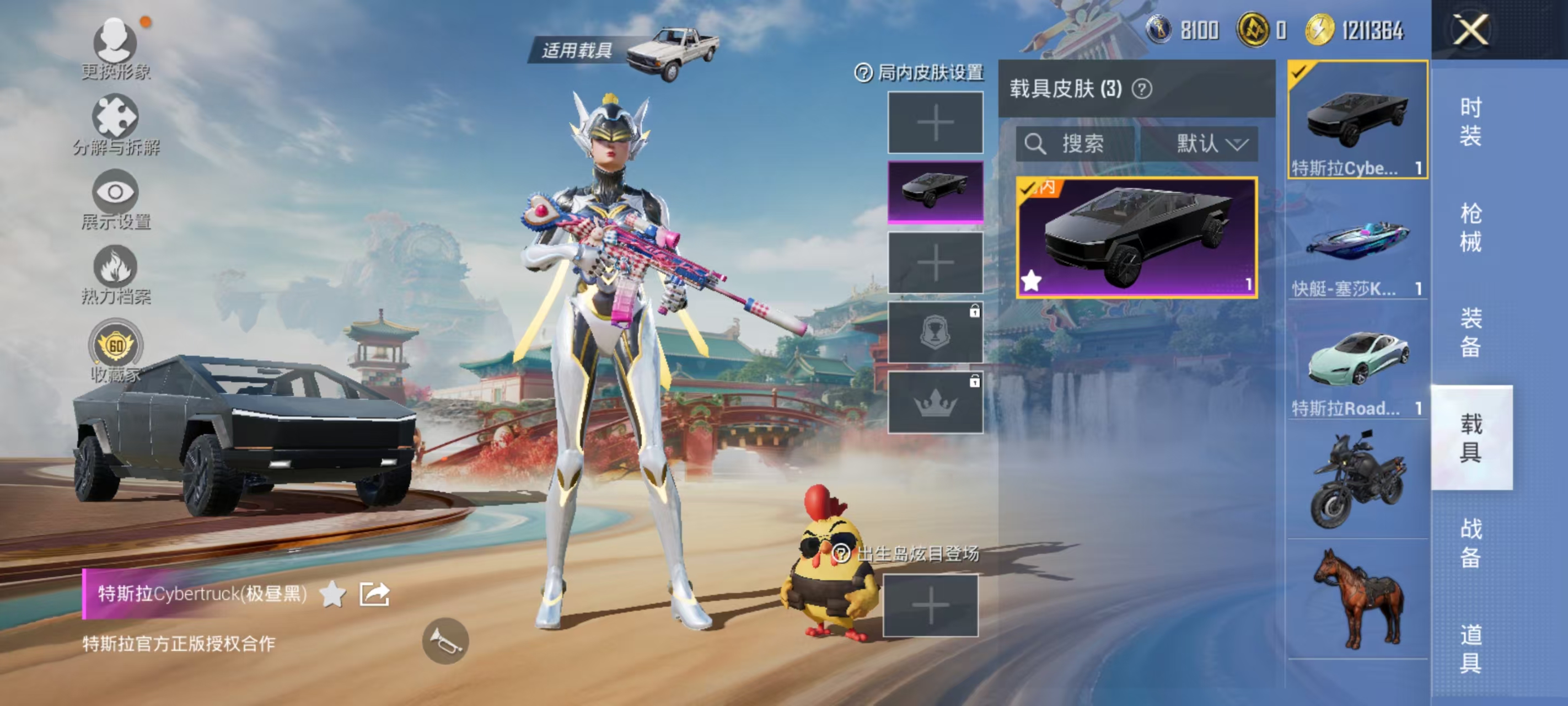
Task: Click the checkmark on the equipped Cybertruck thumbnail
Action: pos(1300,71)
